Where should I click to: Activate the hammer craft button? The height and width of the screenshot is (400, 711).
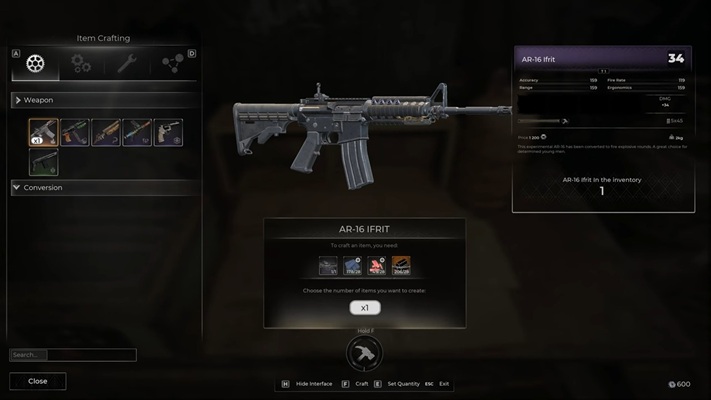click(364, 354)
